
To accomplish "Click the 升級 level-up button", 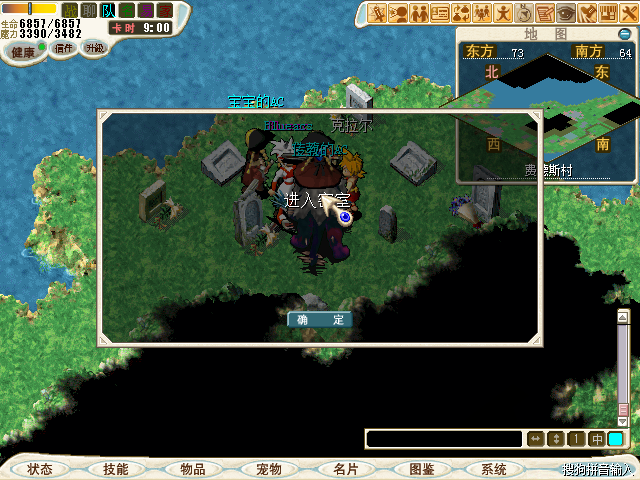I will coord(94,48).
